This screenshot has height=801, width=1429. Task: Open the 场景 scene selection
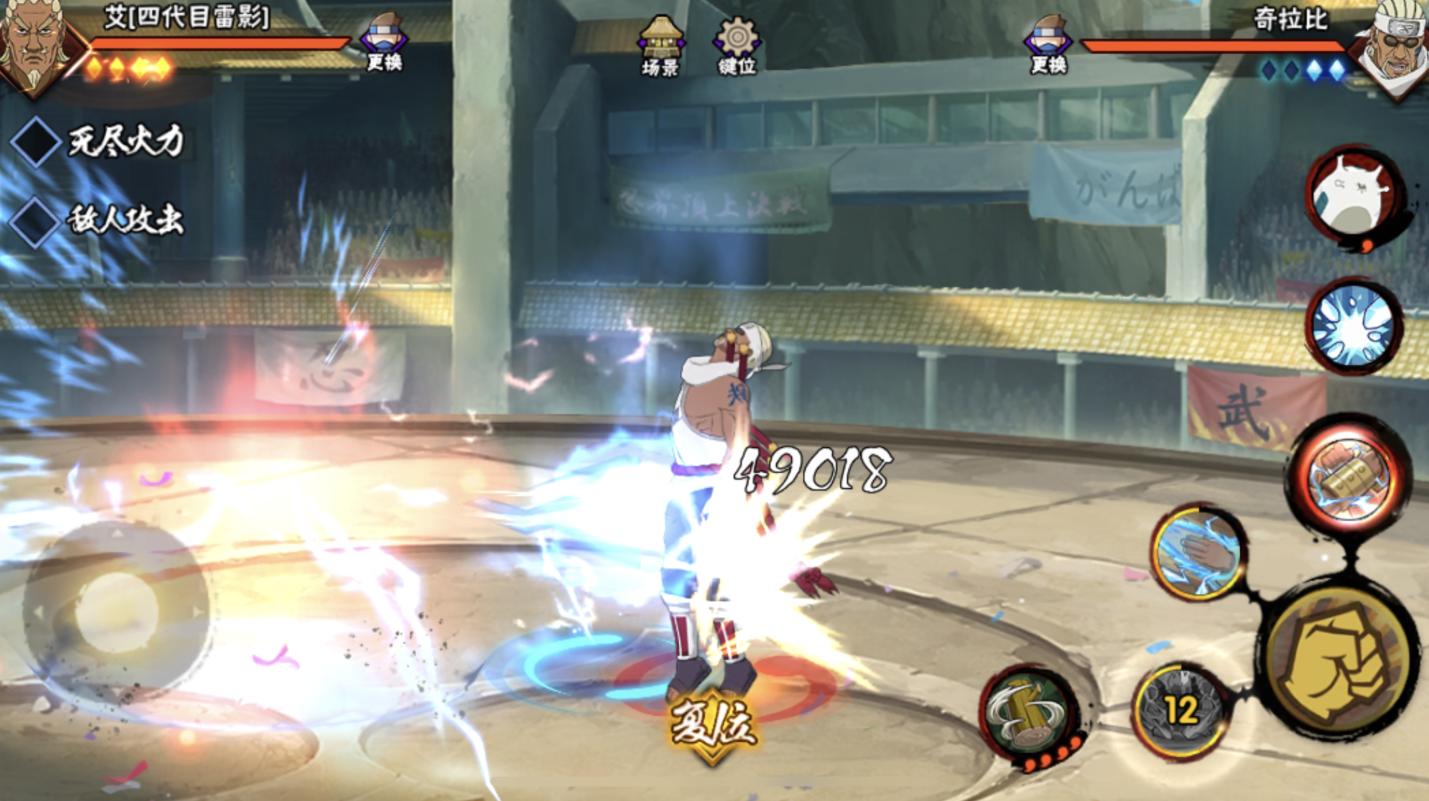point(660,44)
